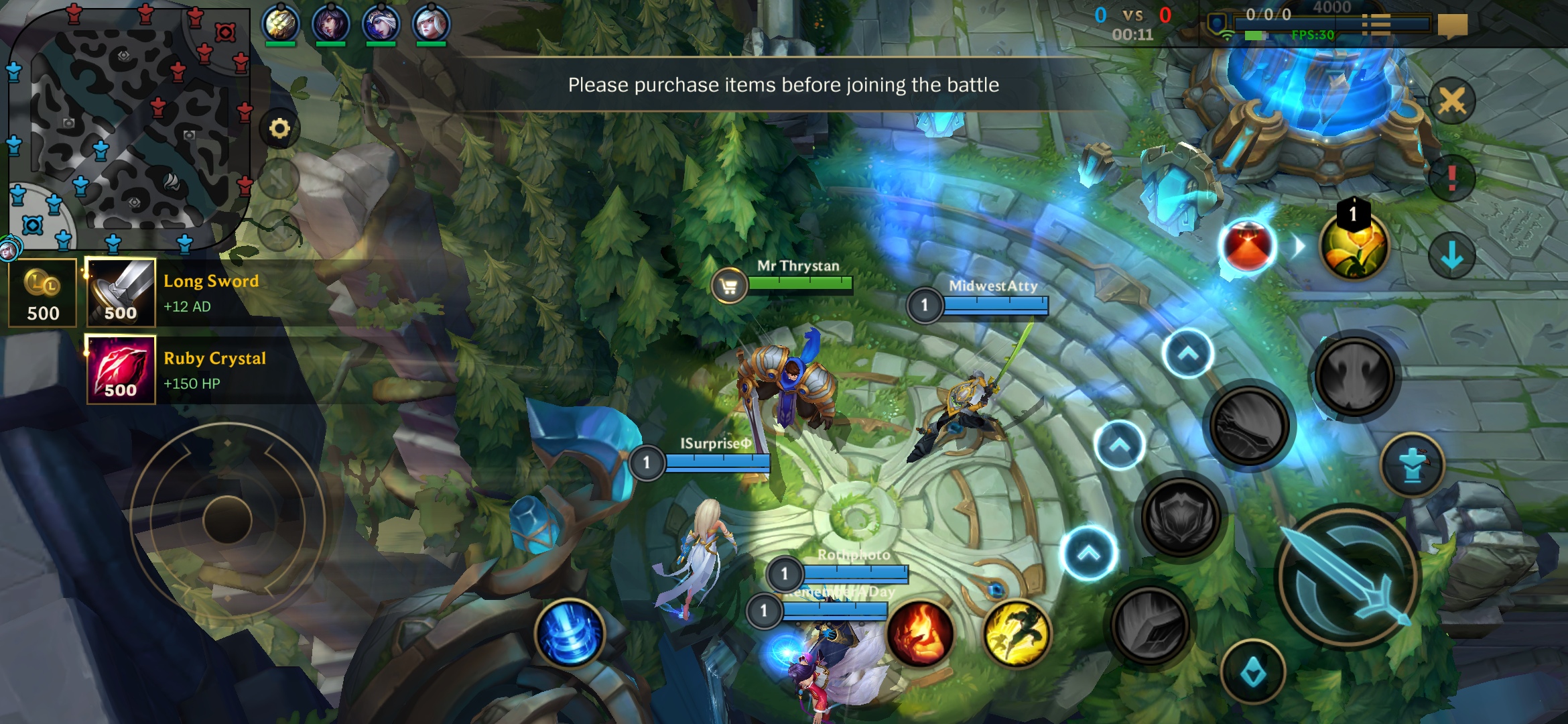This screenshot has height=724, width=1568.
Task: Select the blue diamond minion targeting button
Action: click(1252, 672)
